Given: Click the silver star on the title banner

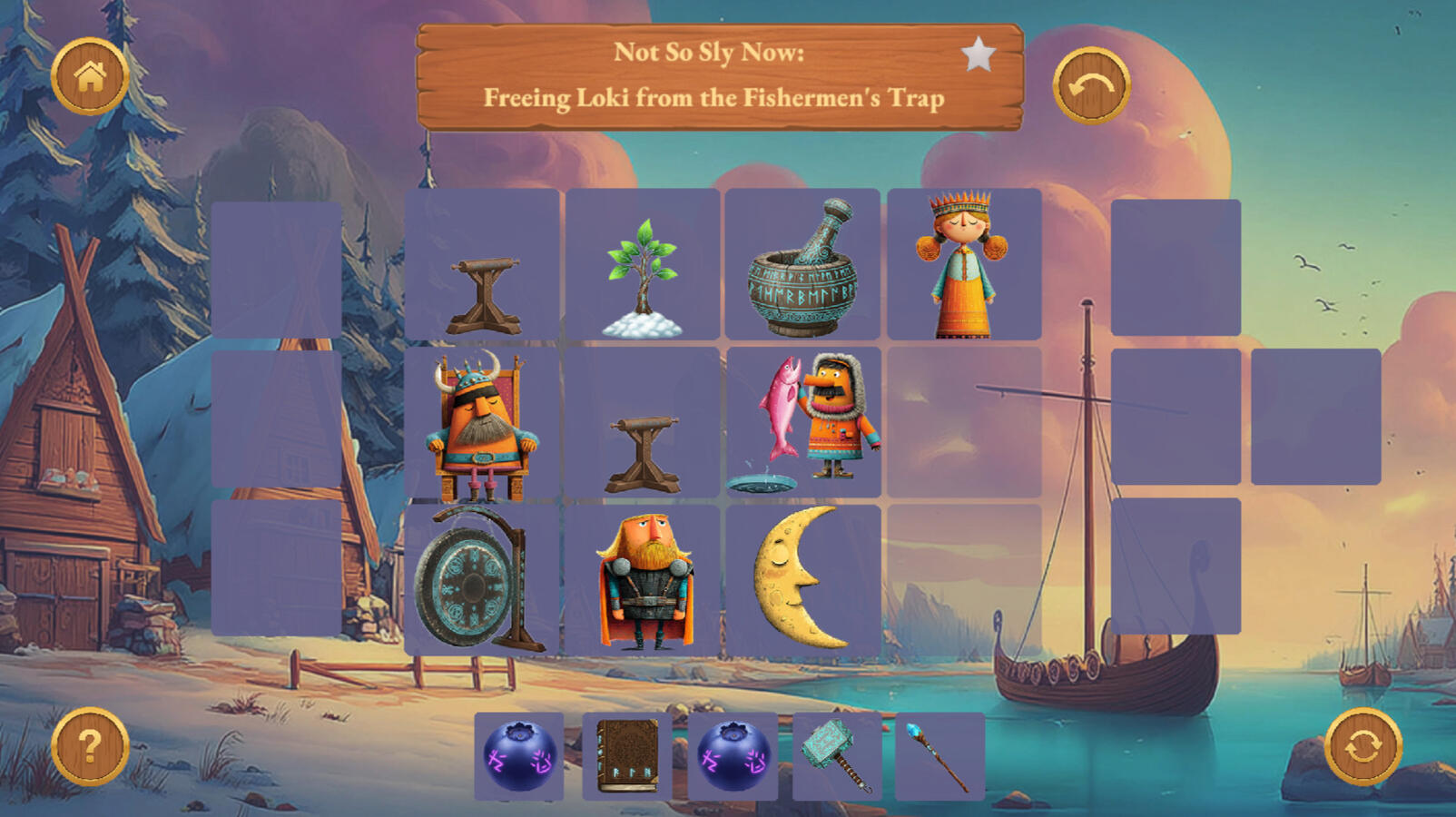Looking at the screenshot, I should click(978, 54).
